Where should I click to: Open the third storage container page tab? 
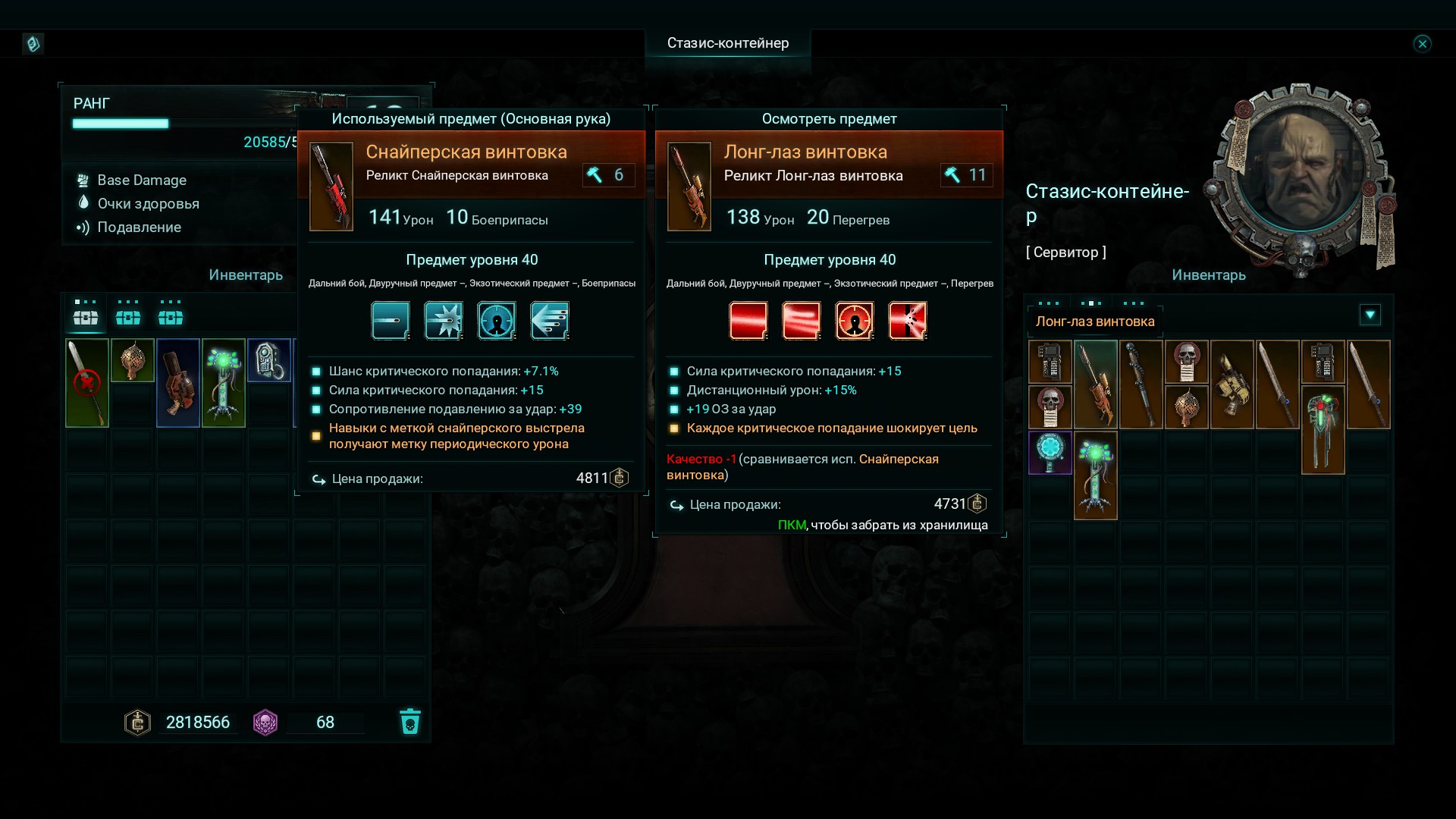[1134, 303]
